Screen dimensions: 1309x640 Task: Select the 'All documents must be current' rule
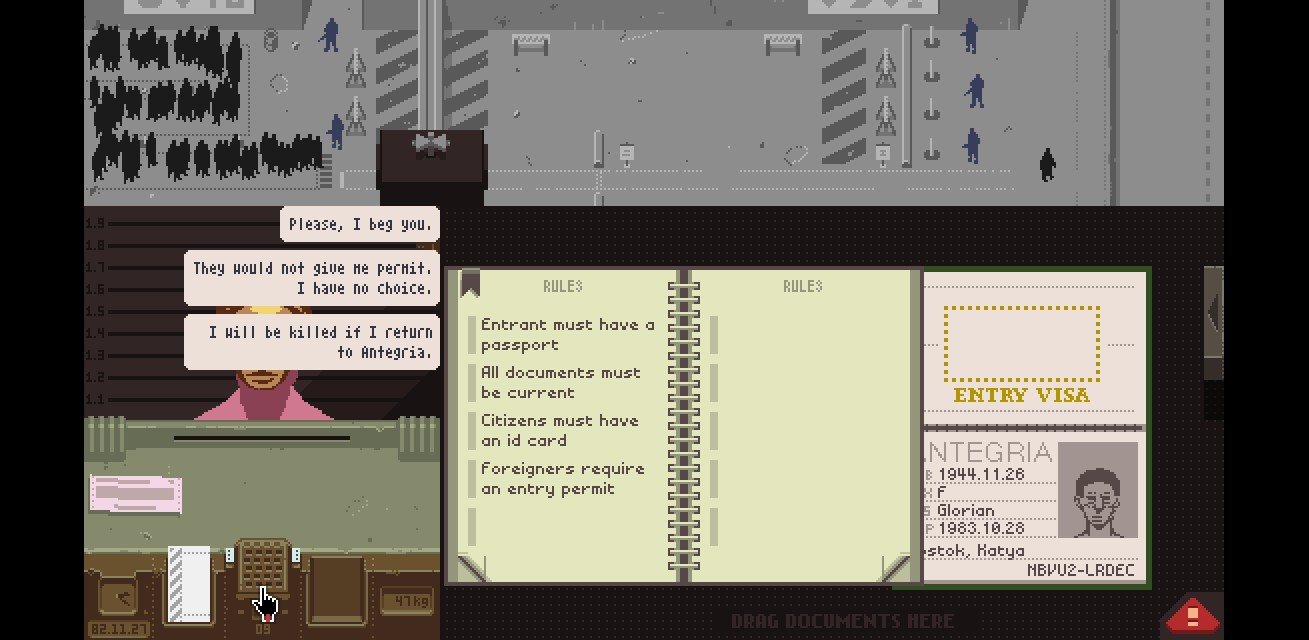[560, 383]
